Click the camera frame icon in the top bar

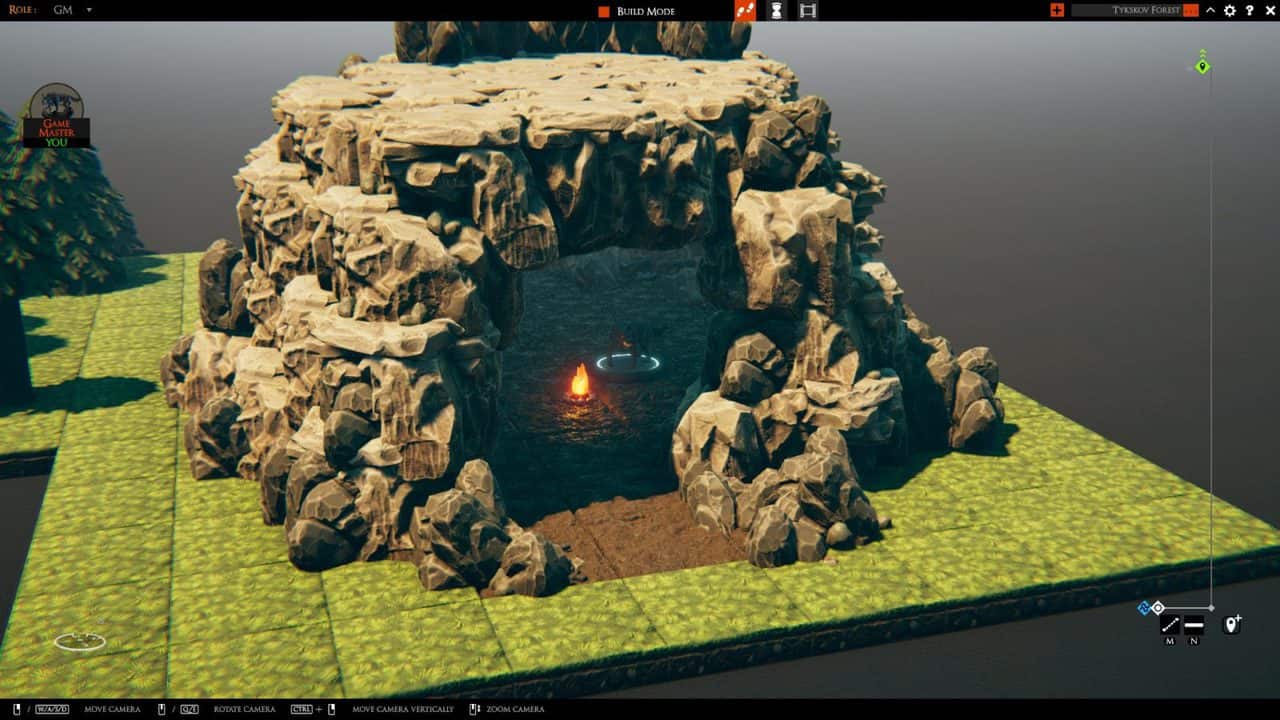tap(806, 11)
